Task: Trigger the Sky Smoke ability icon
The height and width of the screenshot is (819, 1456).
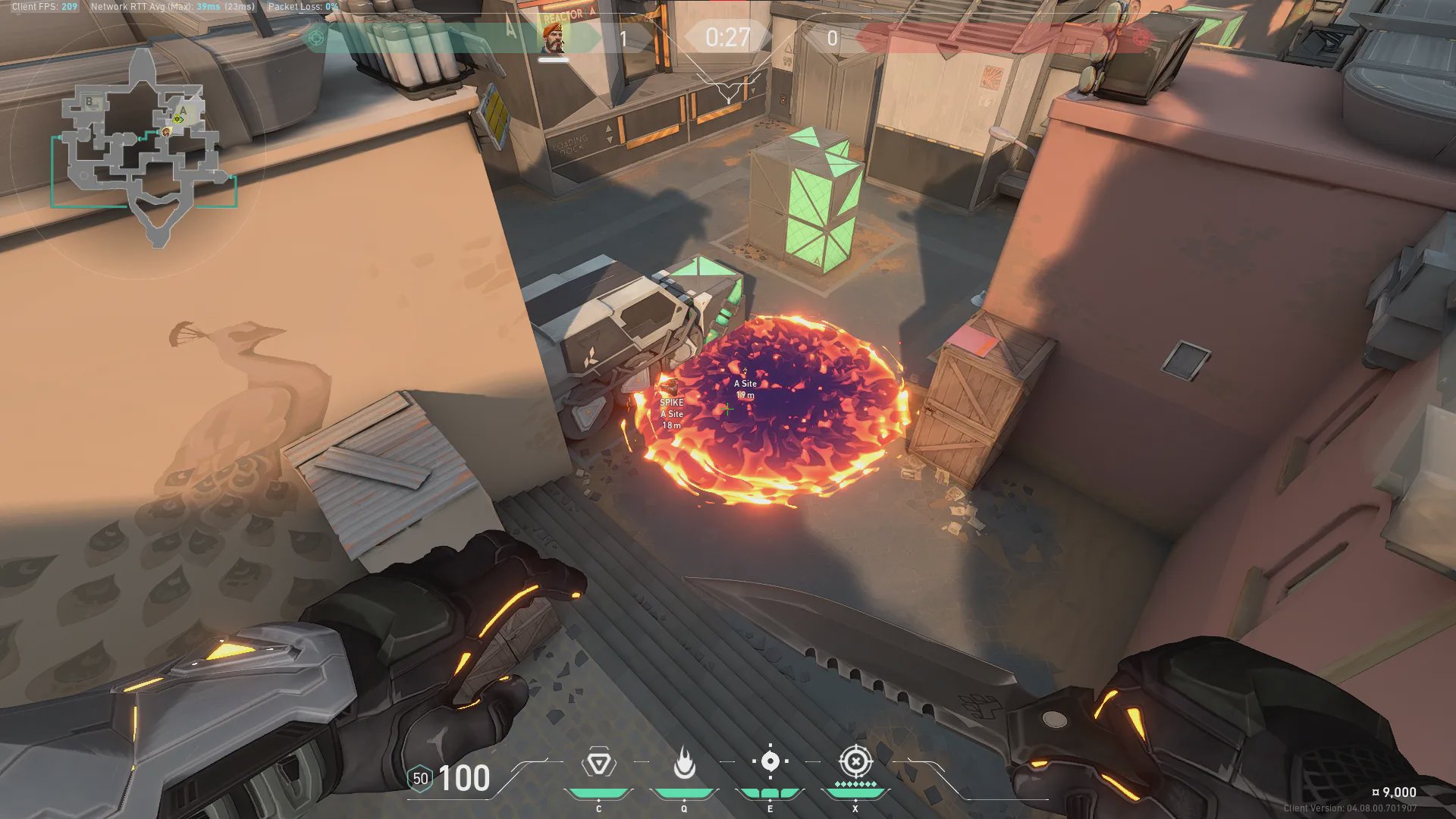Action: pyautogui.click(x=770, y=761)
